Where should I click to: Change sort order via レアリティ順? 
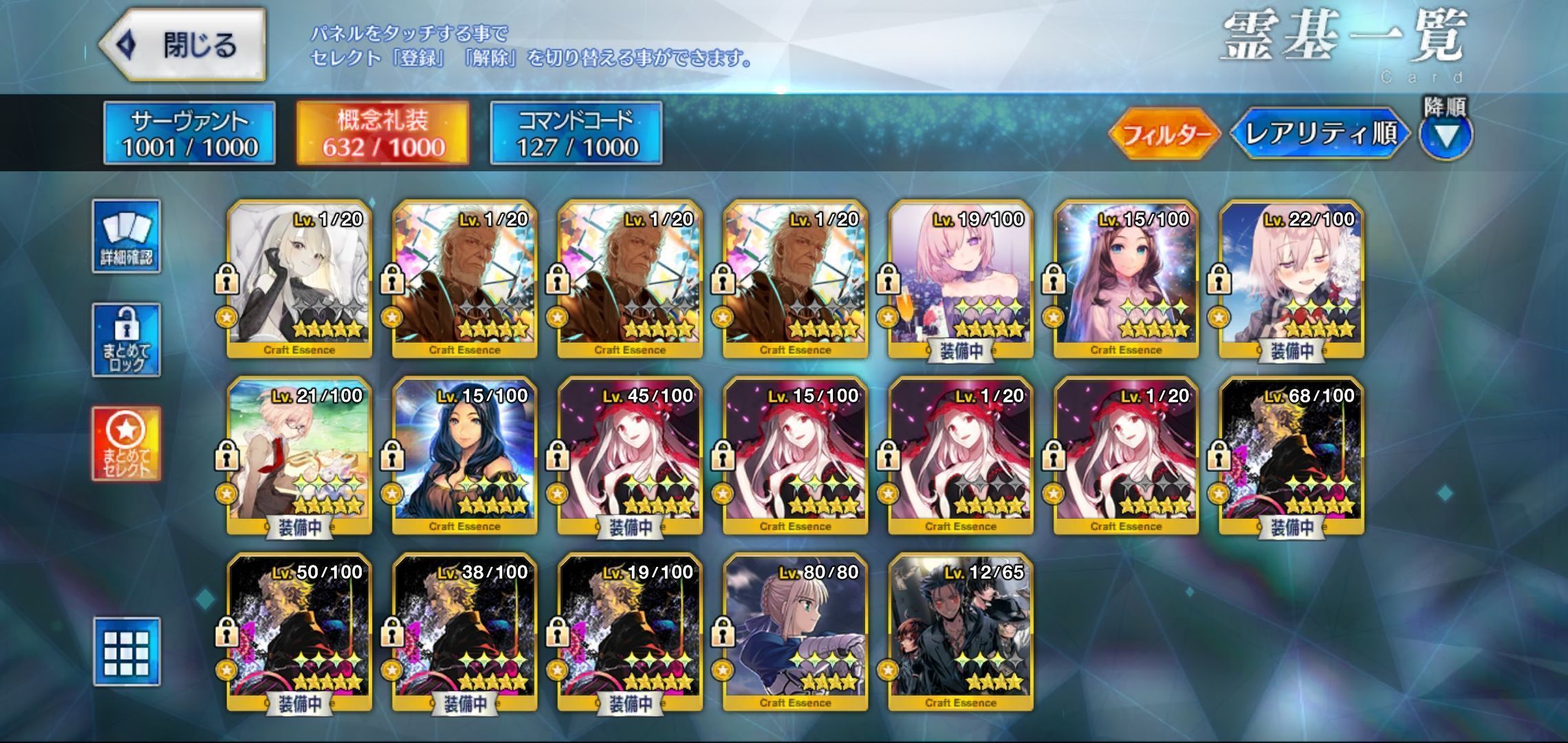tap(1320, 133)
